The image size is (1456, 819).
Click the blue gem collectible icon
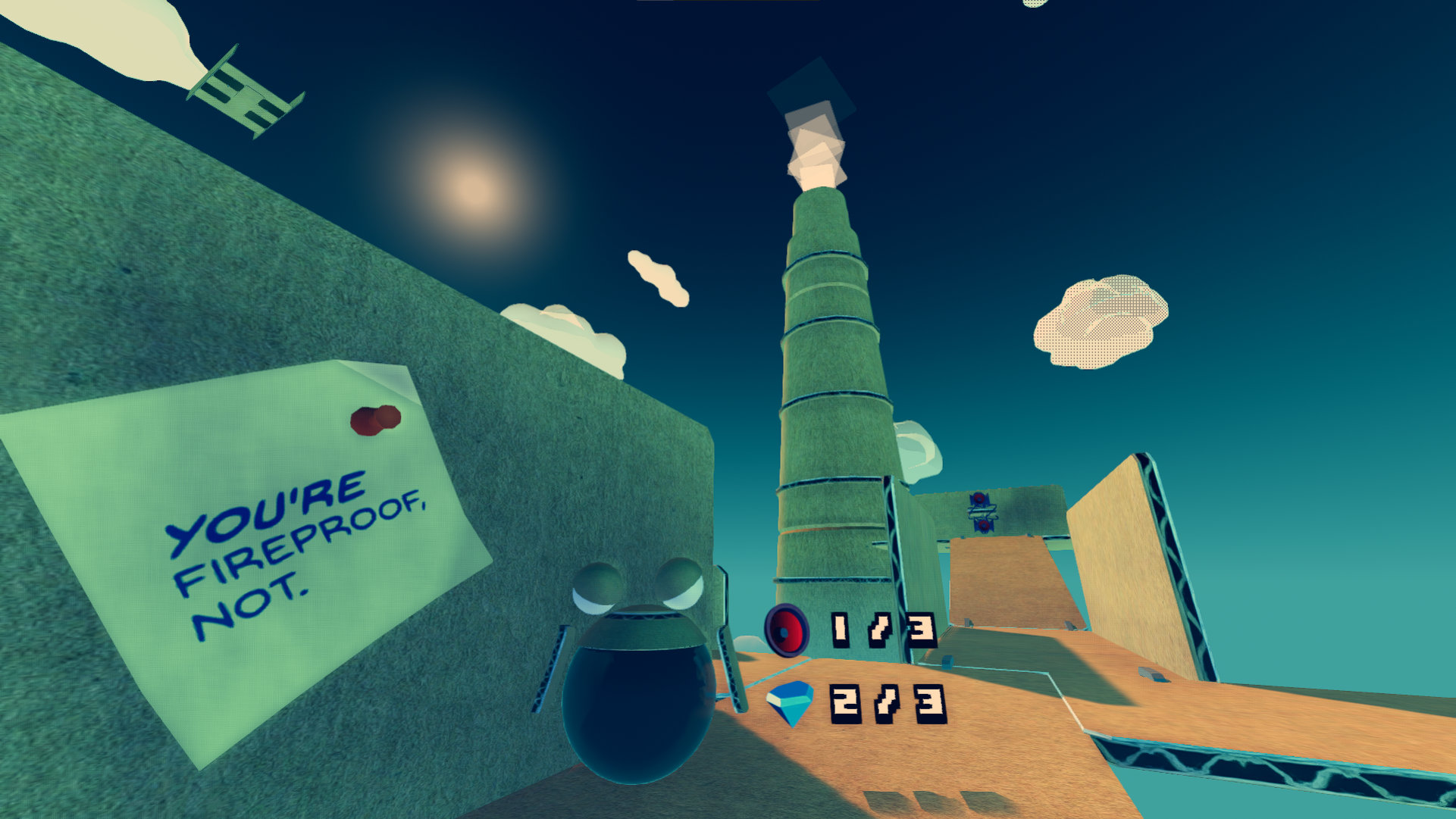click(x=790, y=703)
